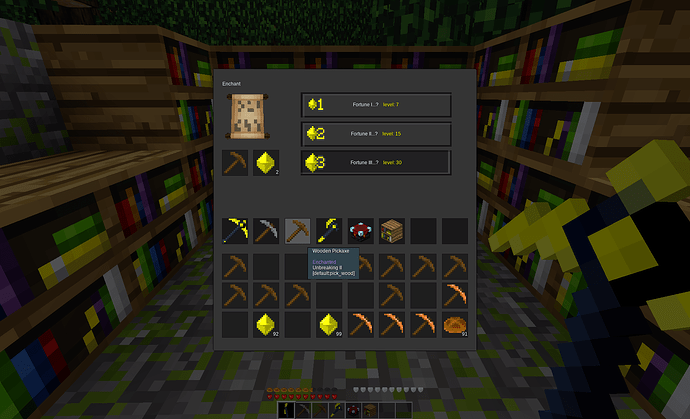Select the gold-and-black pickaxe hotbar slot
Image resolution: width=690 pixels, height=419 pixels.
tap(235, 231)
